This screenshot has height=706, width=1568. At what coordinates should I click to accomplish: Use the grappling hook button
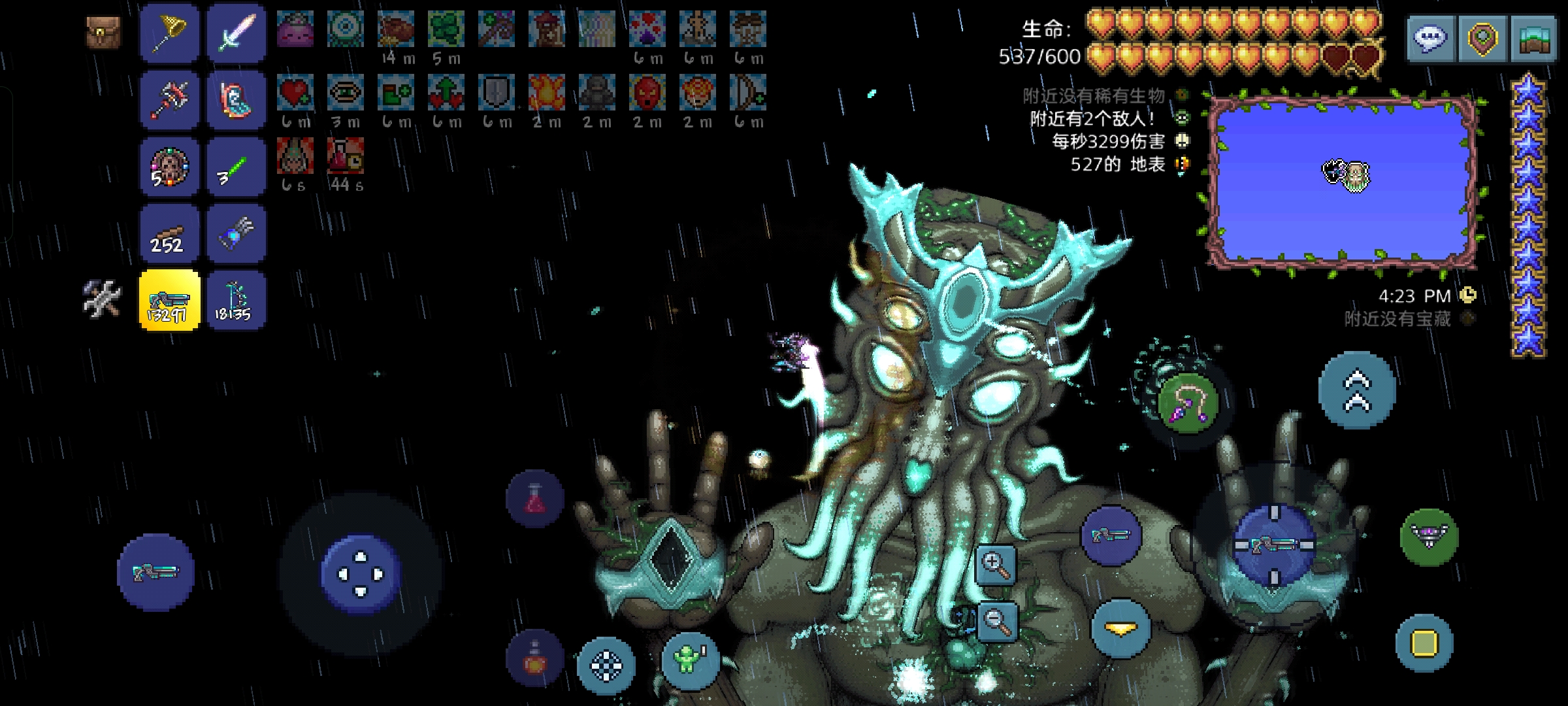click(x=1188, y=402)
